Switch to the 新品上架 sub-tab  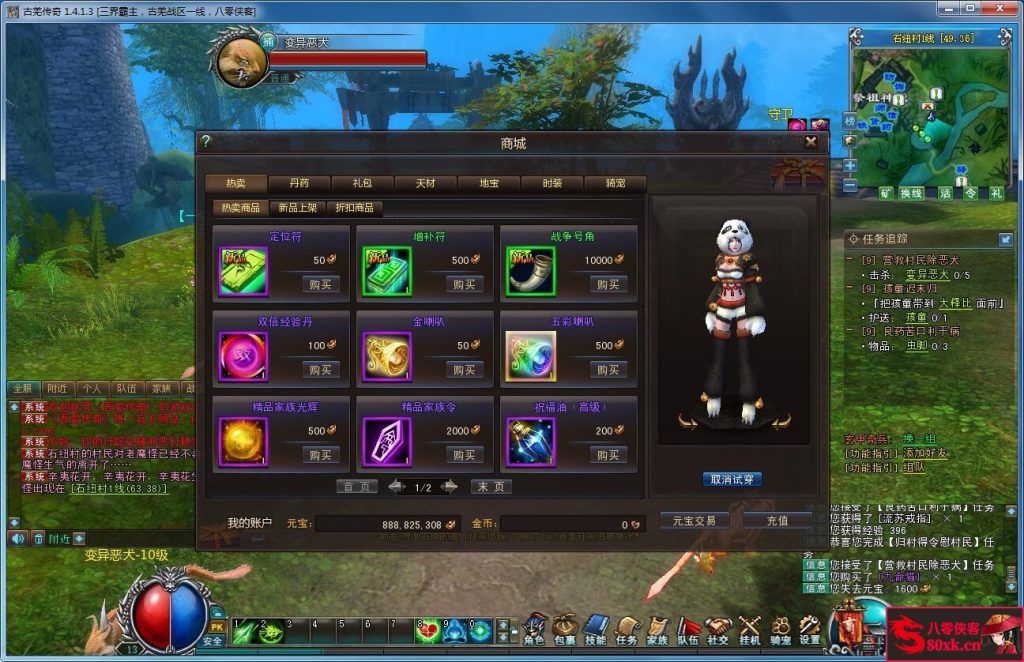(297, 208)
